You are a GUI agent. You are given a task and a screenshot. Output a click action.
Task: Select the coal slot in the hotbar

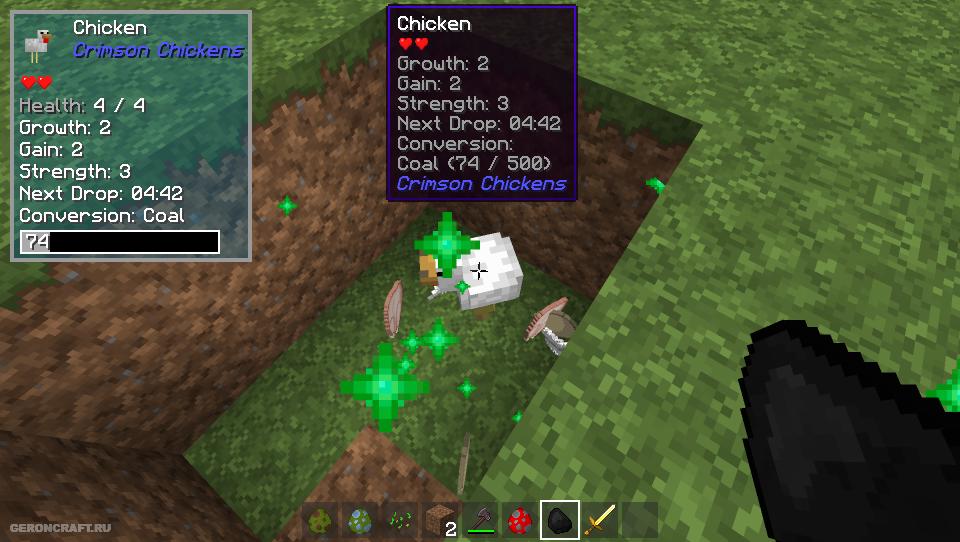[560, 520]
